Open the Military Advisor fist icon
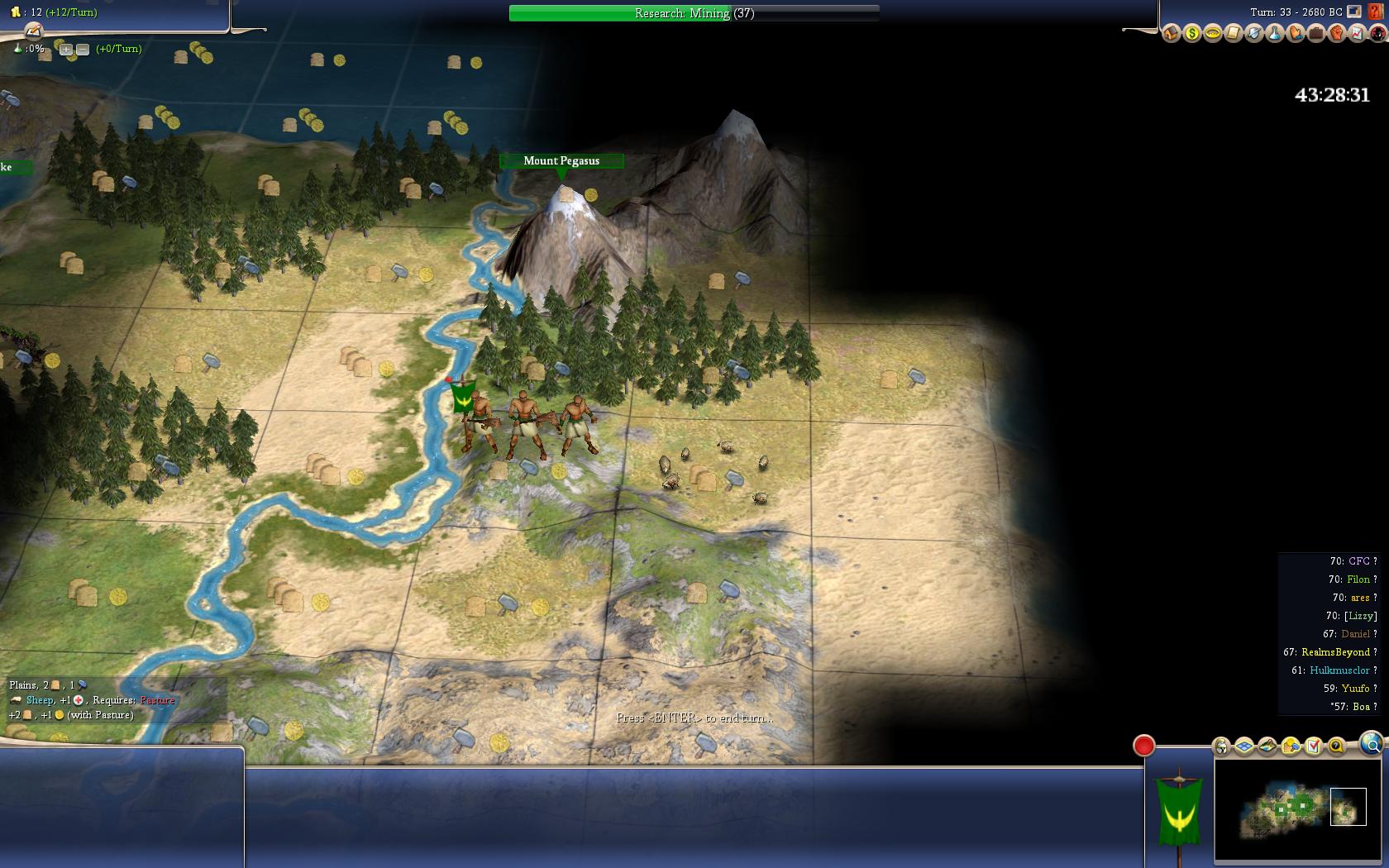Screen dimensions: 1389x868 1336,34
